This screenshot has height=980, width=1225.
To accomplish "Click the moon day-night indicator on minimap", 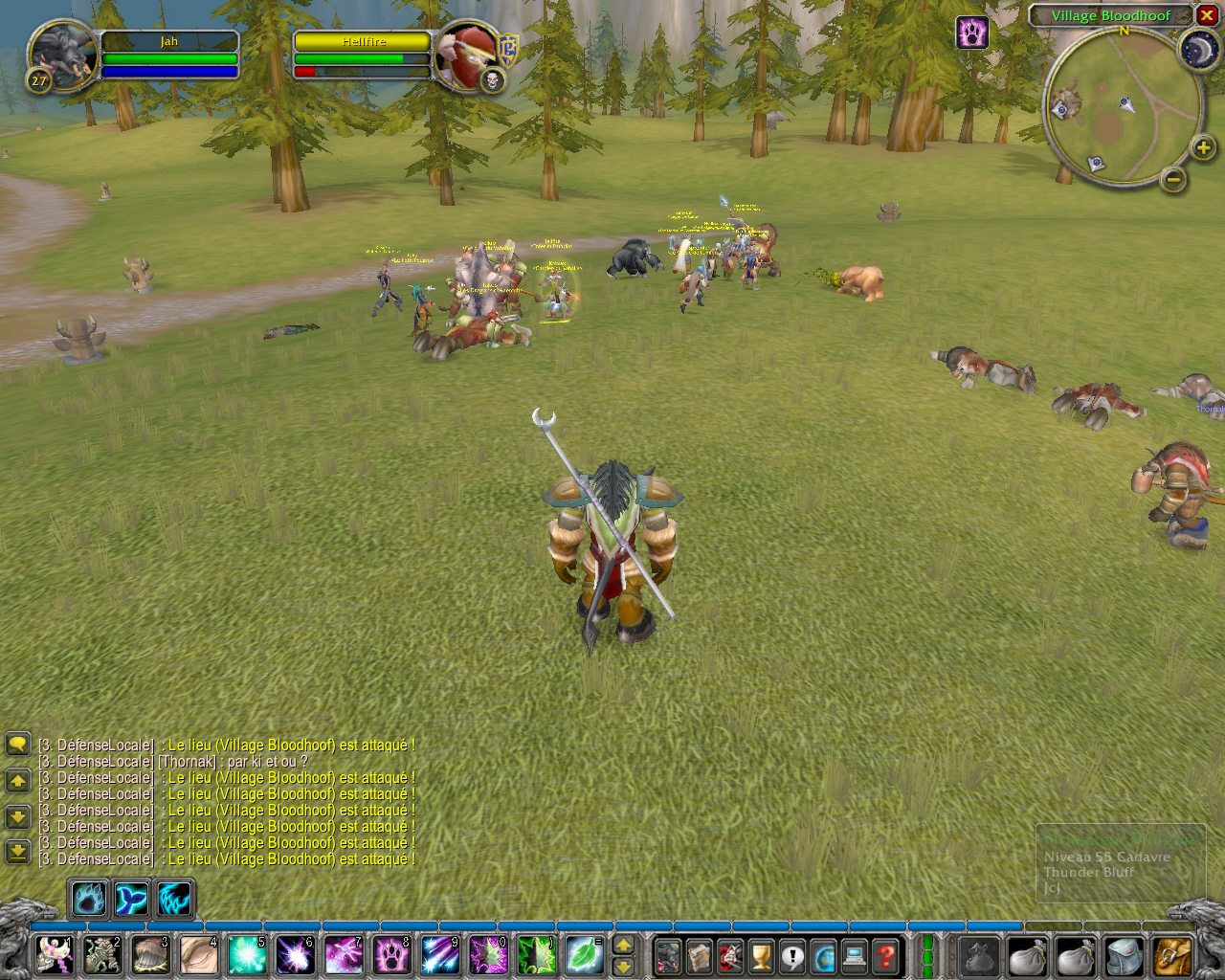I will [x=1197, y=49].
